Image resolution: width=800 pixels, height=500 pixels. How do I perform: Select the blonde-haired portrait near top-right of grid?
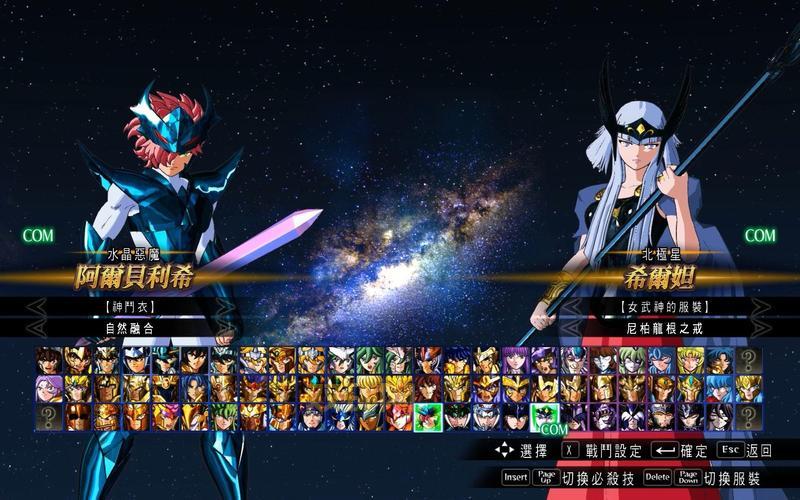[x=691, y=360]
